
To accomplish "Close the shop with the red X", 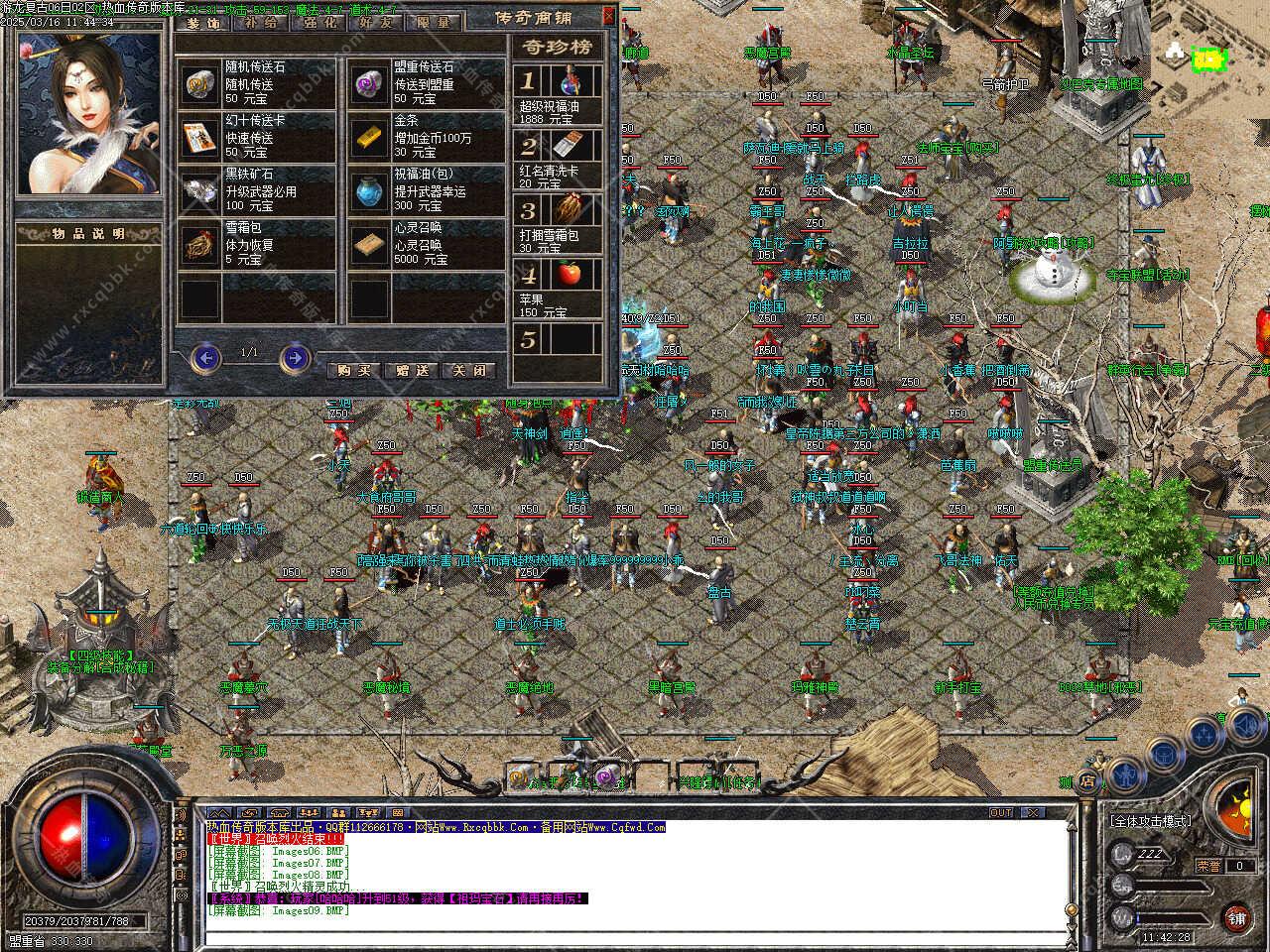I will tap(608, 16).
